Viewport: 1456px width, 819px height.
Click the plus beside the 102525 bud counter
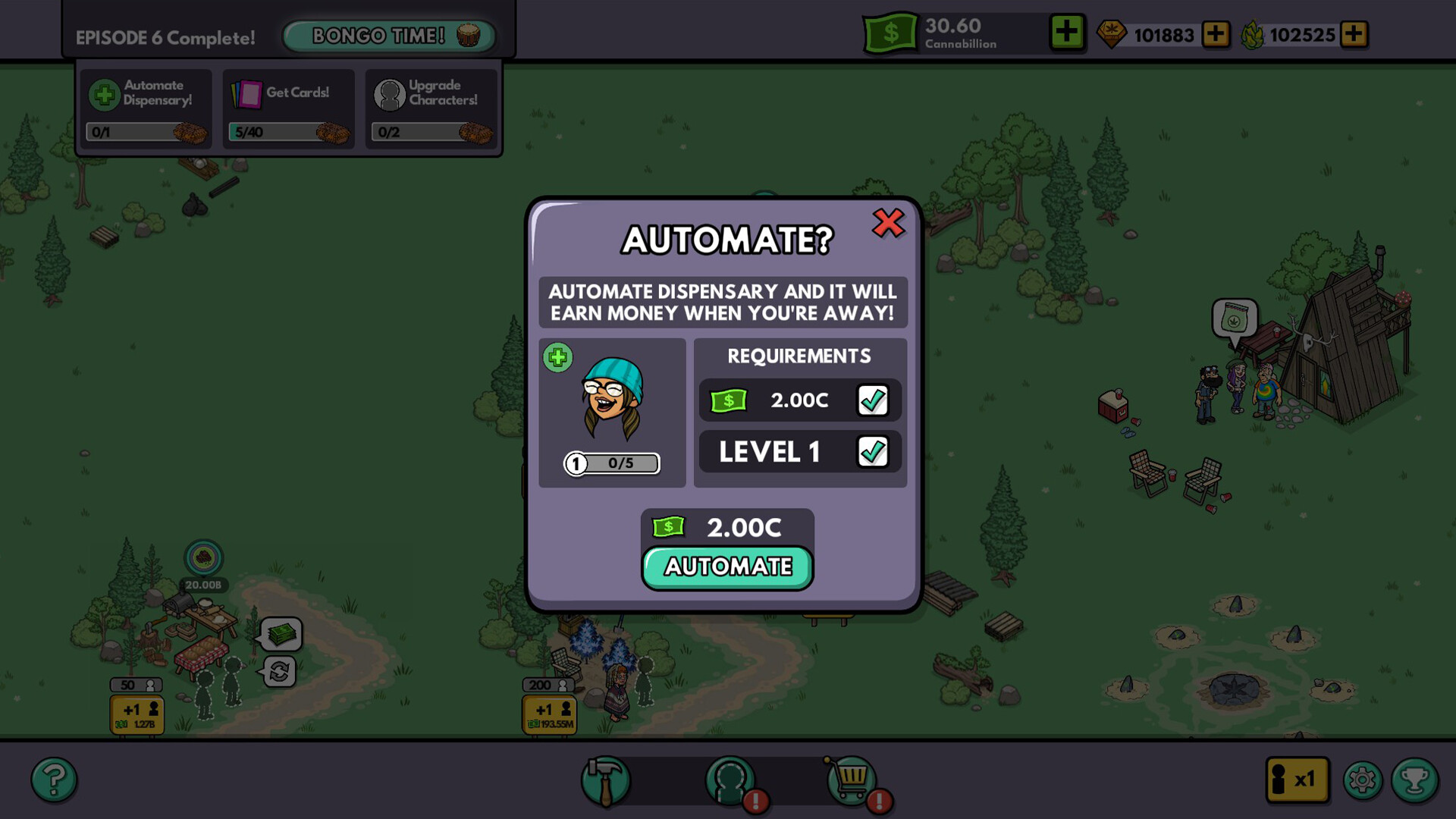tap(1355, 34)
